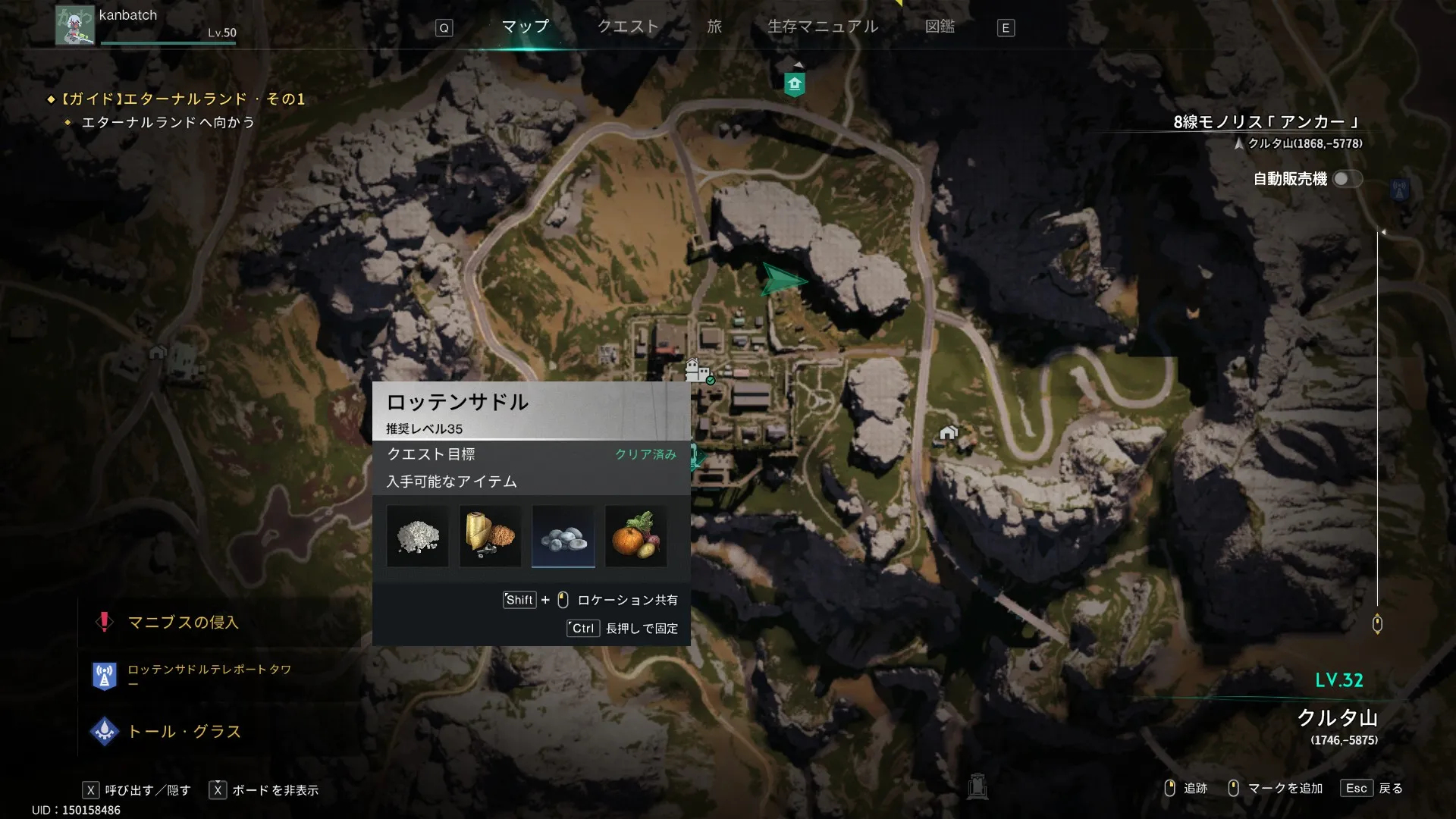1456x819 pixels.
Task: Select the 旅 tab
Action: (714, 27)
